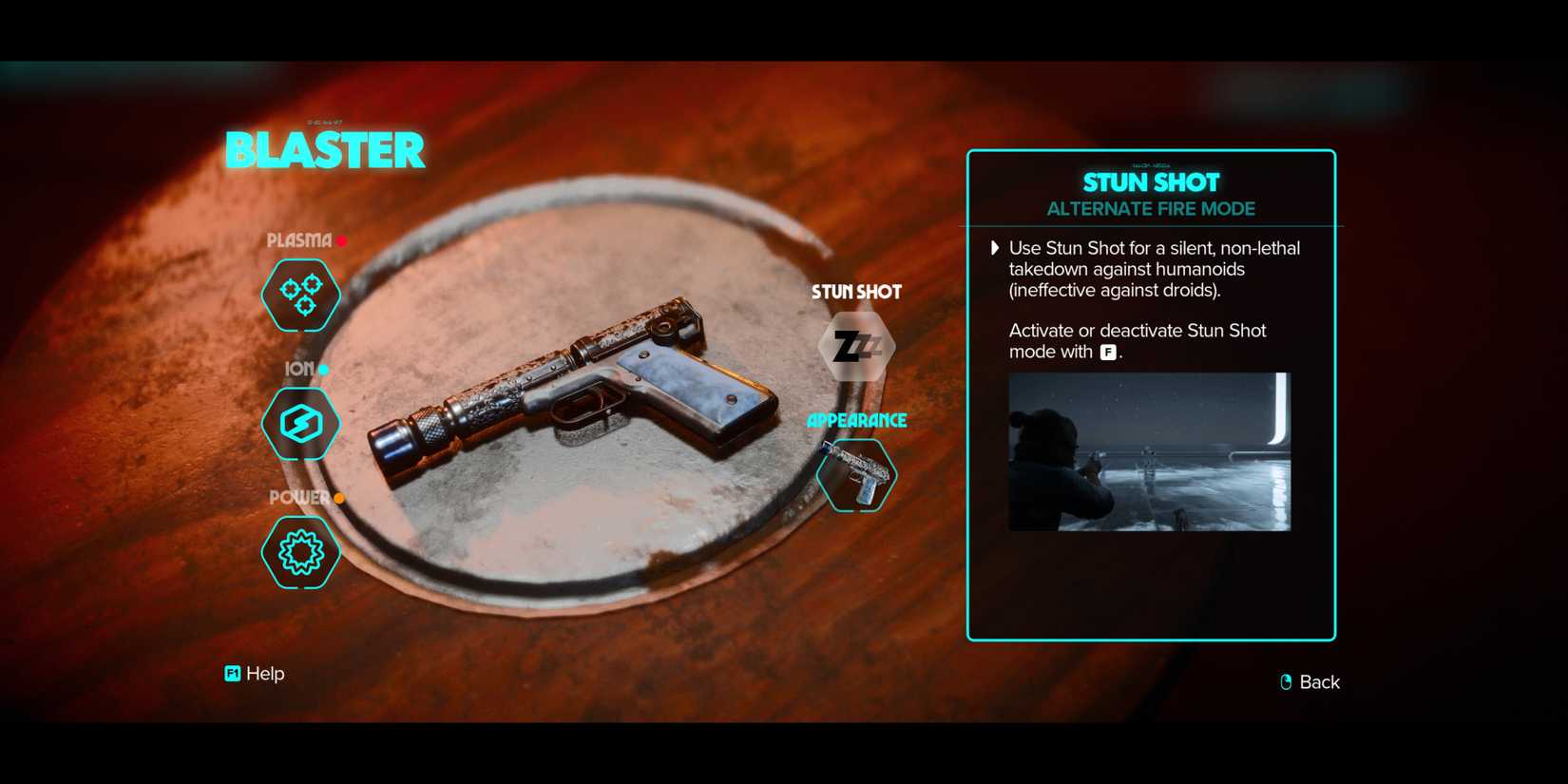The image size is (1568, 784).
Task: Open the Ion configuration icon
Action: coord(300,424)
